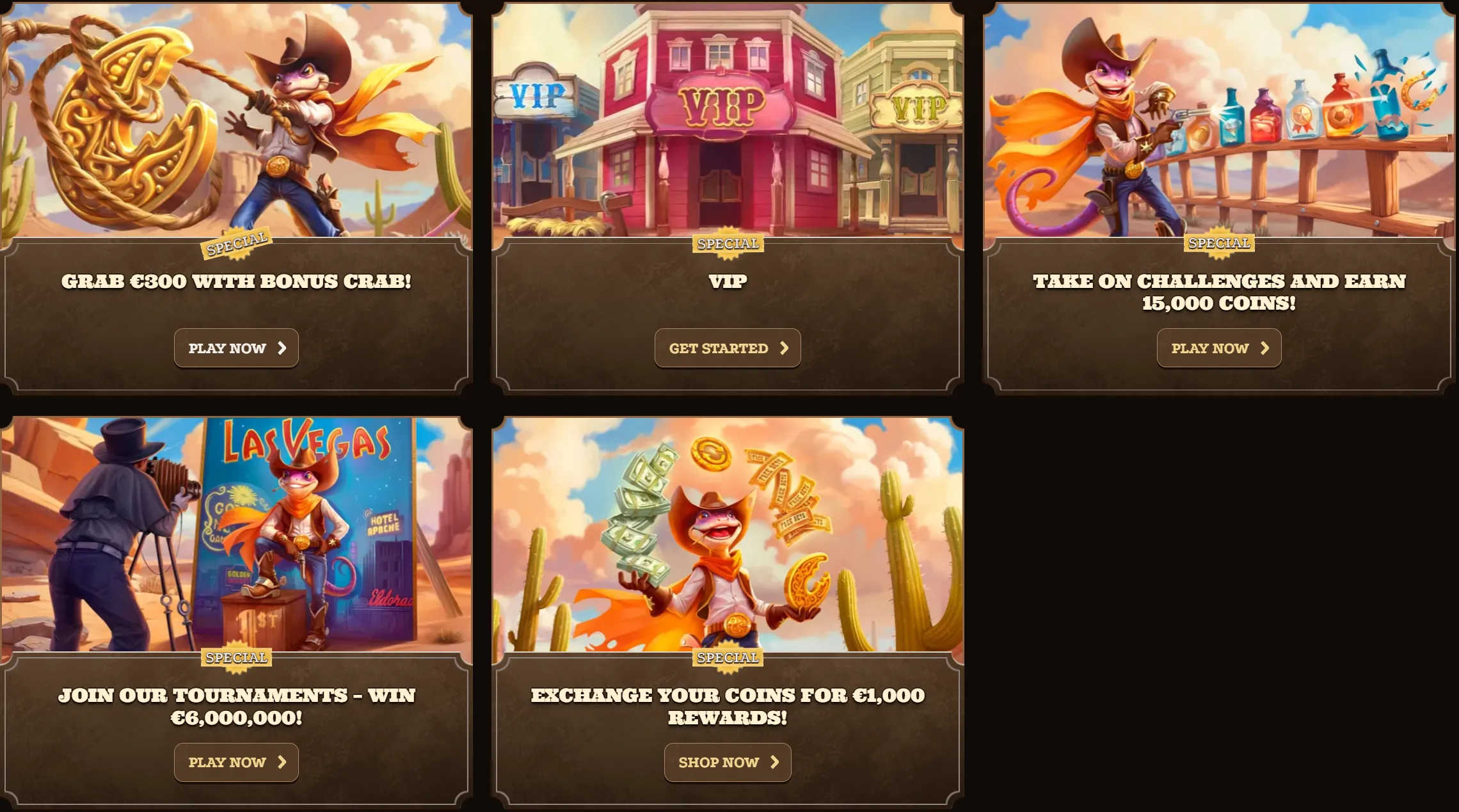Open the GRAB €300 WITH BONUS CRAB promotion title
The width and height of the screenshot is (1459, 812).
(x=235, y=280)
